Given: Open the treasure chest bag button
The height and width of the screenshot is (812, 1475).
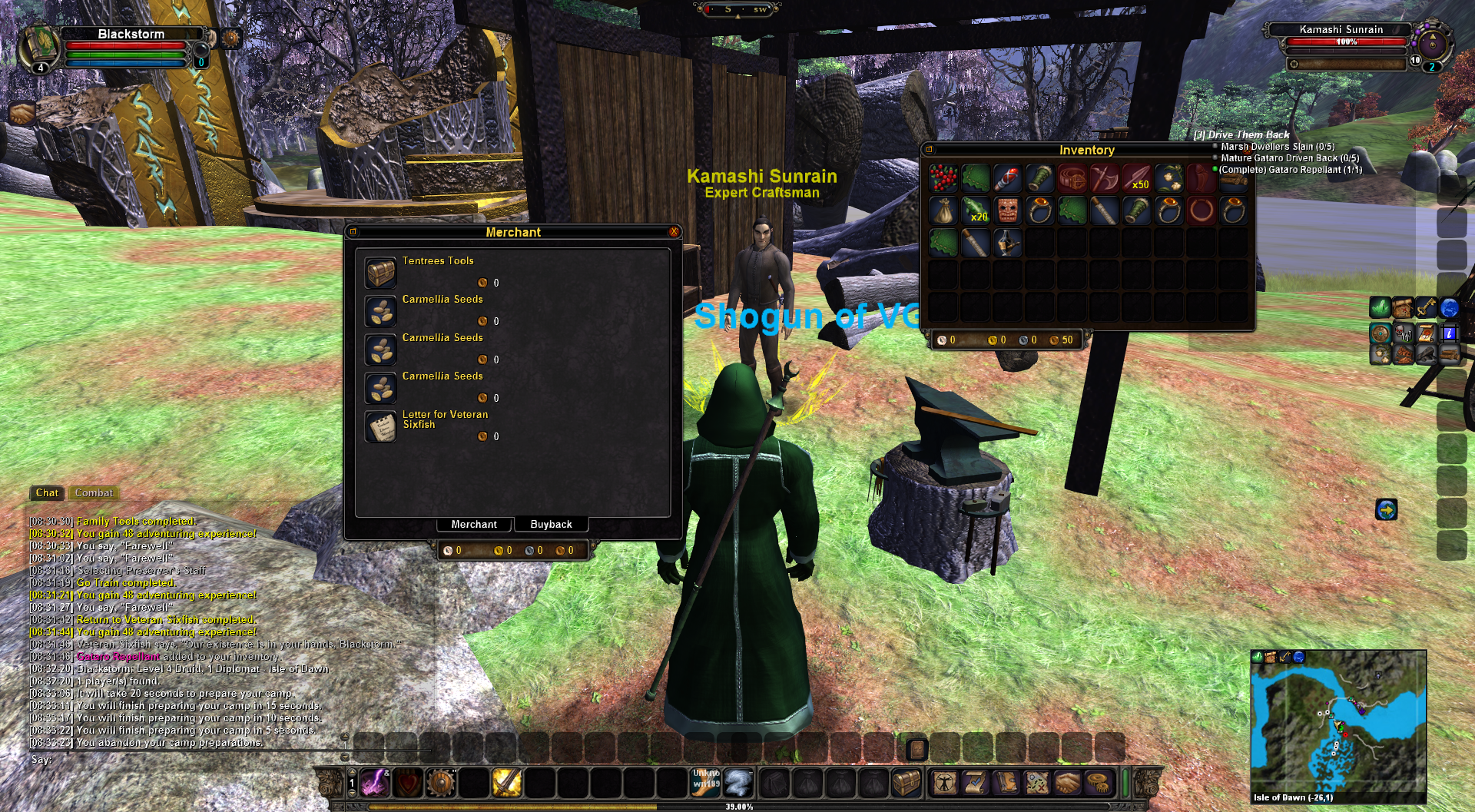Looking at the screenshot, I should [x=907, y=783].
